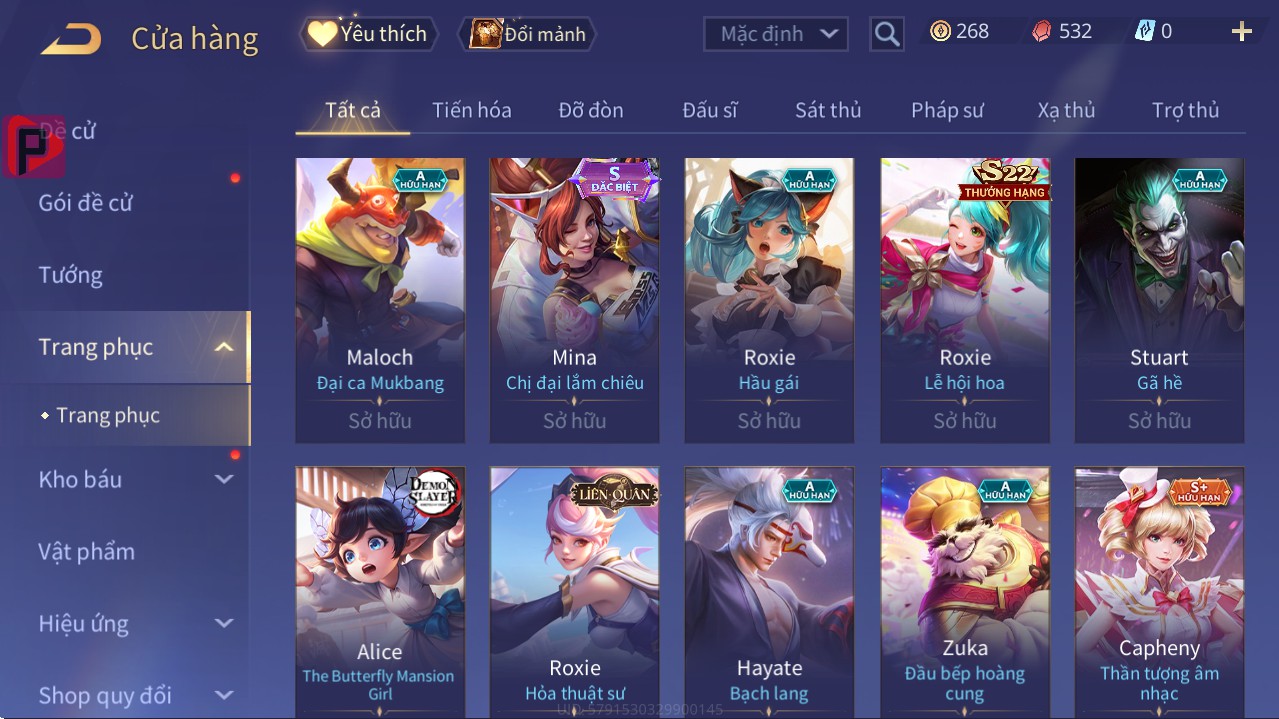The image size is (1279, 719).
Task: Open the Đổi mảnh exchange
Action: tap(527, 34)
